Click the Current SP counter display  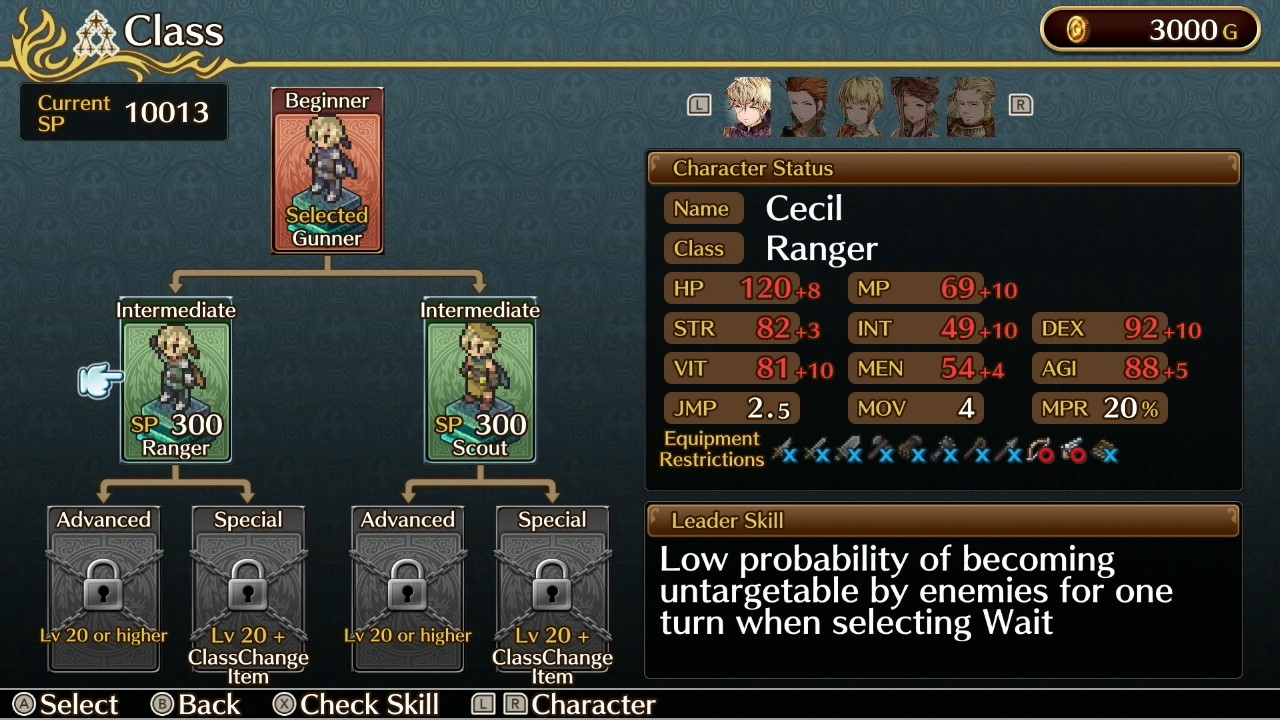click(123, 111)
